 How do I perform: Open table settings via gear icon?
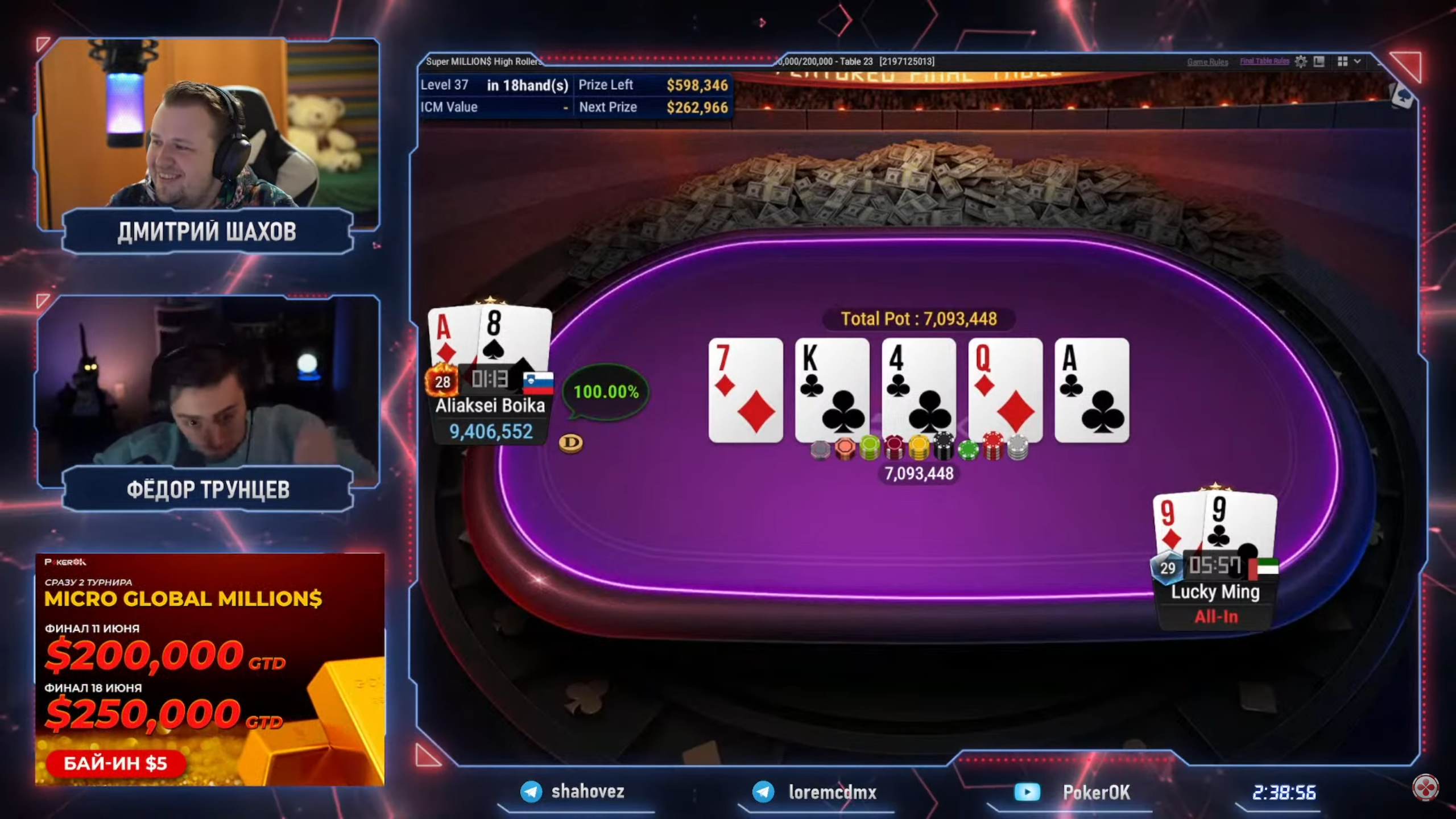pos(1300,61)
